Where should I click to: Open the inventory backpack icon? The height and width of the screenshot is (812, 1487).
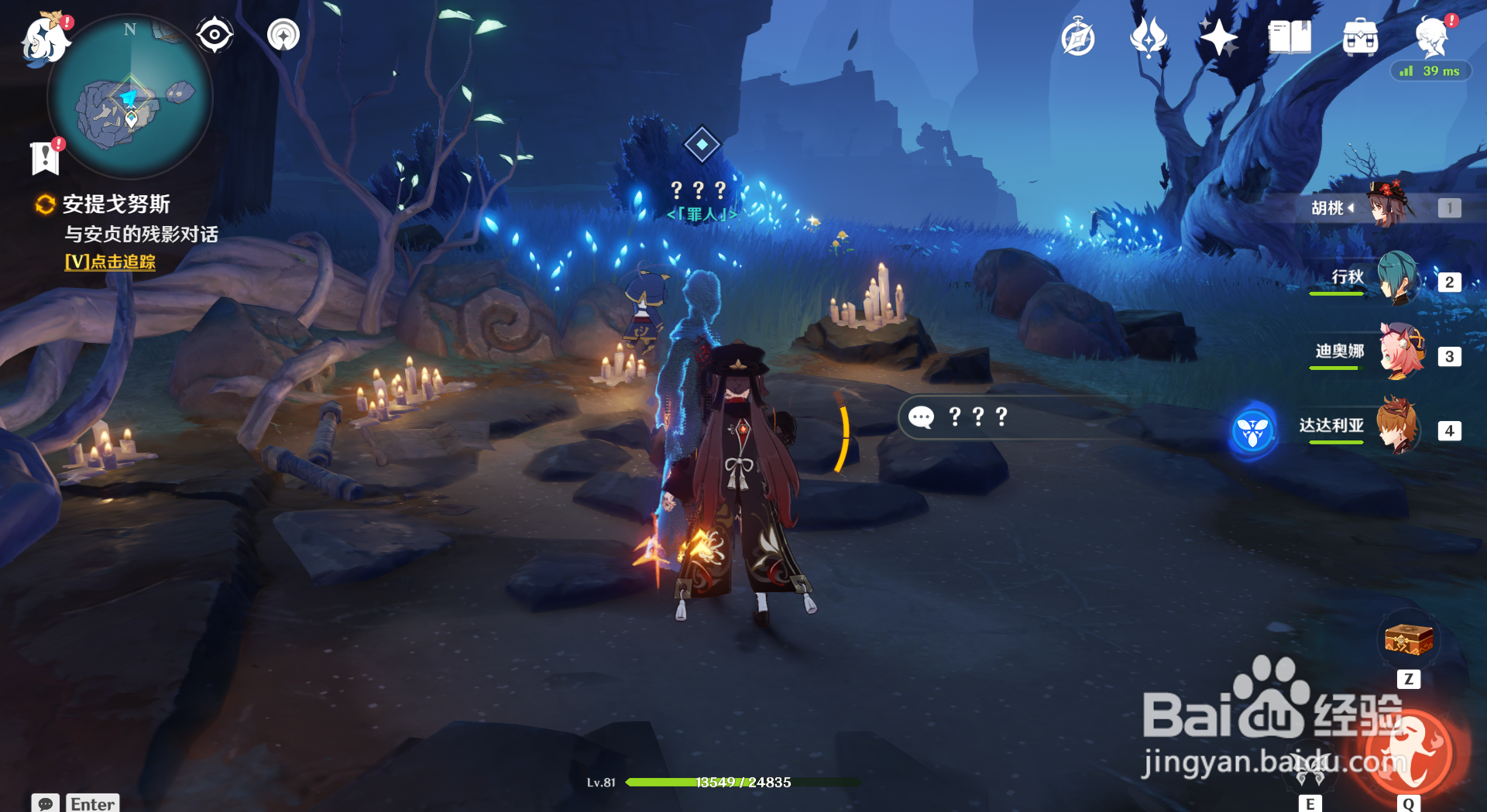(x=1360, y=37)
